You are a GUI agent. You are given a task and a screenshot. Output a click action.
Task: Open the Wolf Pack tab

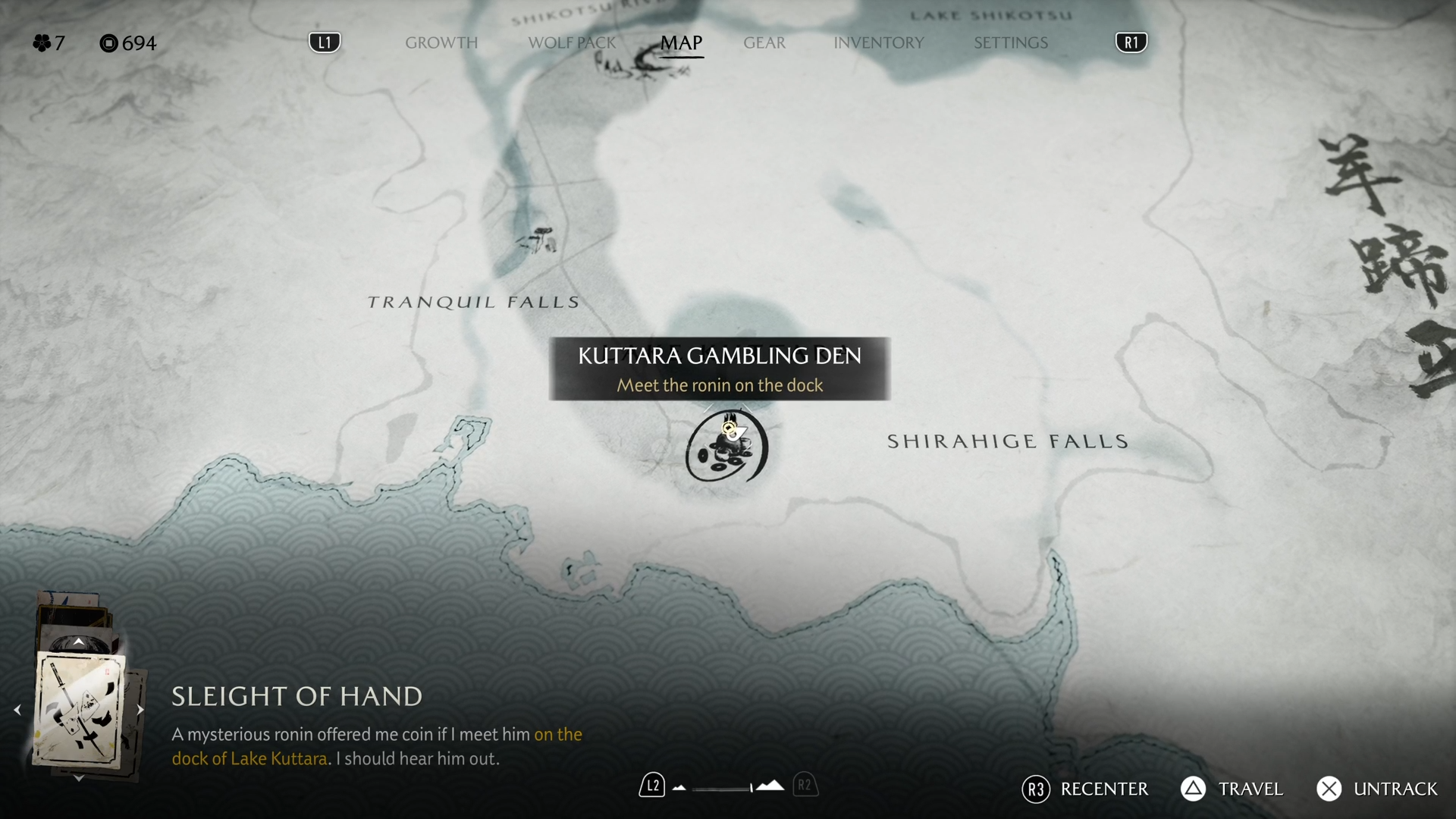point(572,42)
